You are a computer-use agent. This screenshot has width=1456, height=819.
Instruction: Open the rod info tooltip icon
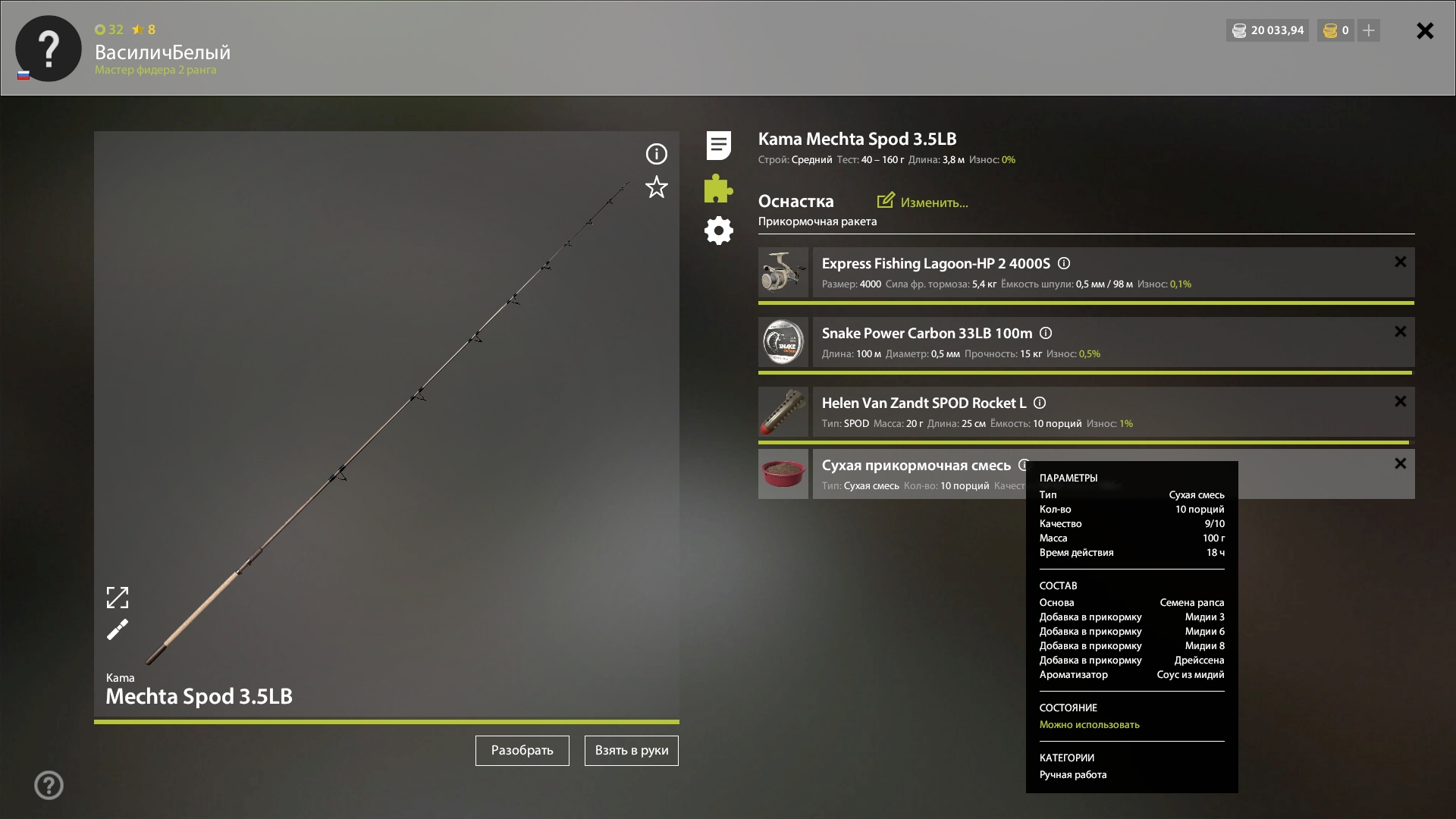(656, 154)
